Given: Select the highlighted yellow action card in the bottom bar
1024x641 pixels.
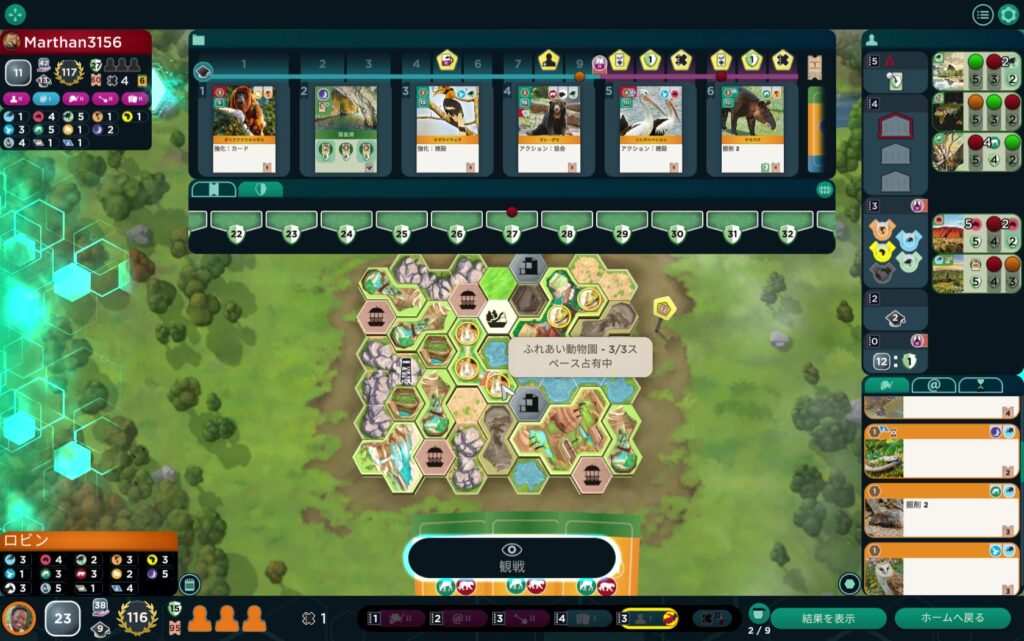Looking at the screenshot, I should [x=650, y=619].
